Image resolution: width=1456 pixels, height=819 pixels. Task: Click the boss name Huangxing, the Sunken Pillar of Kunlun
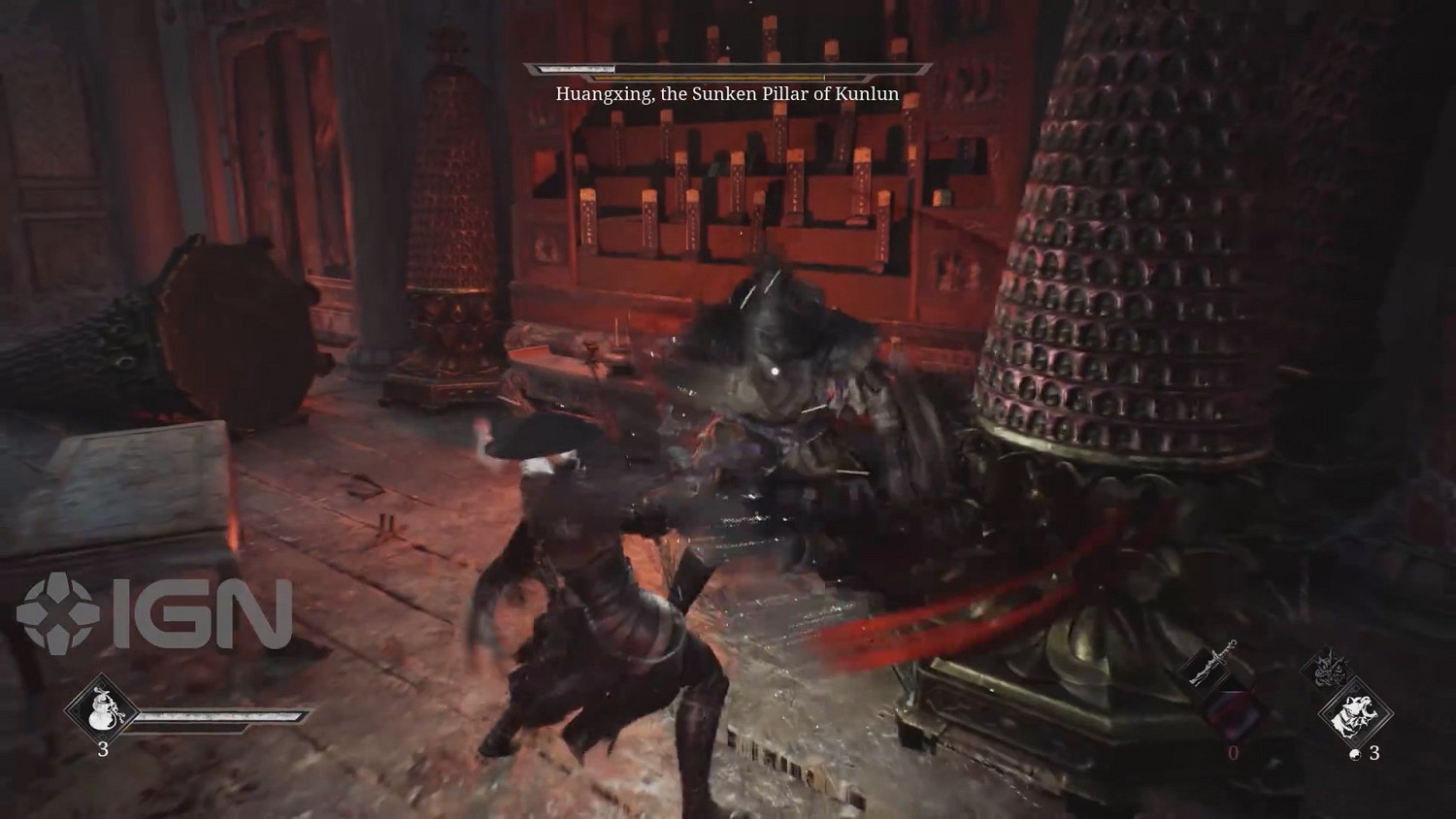(726, 93)
